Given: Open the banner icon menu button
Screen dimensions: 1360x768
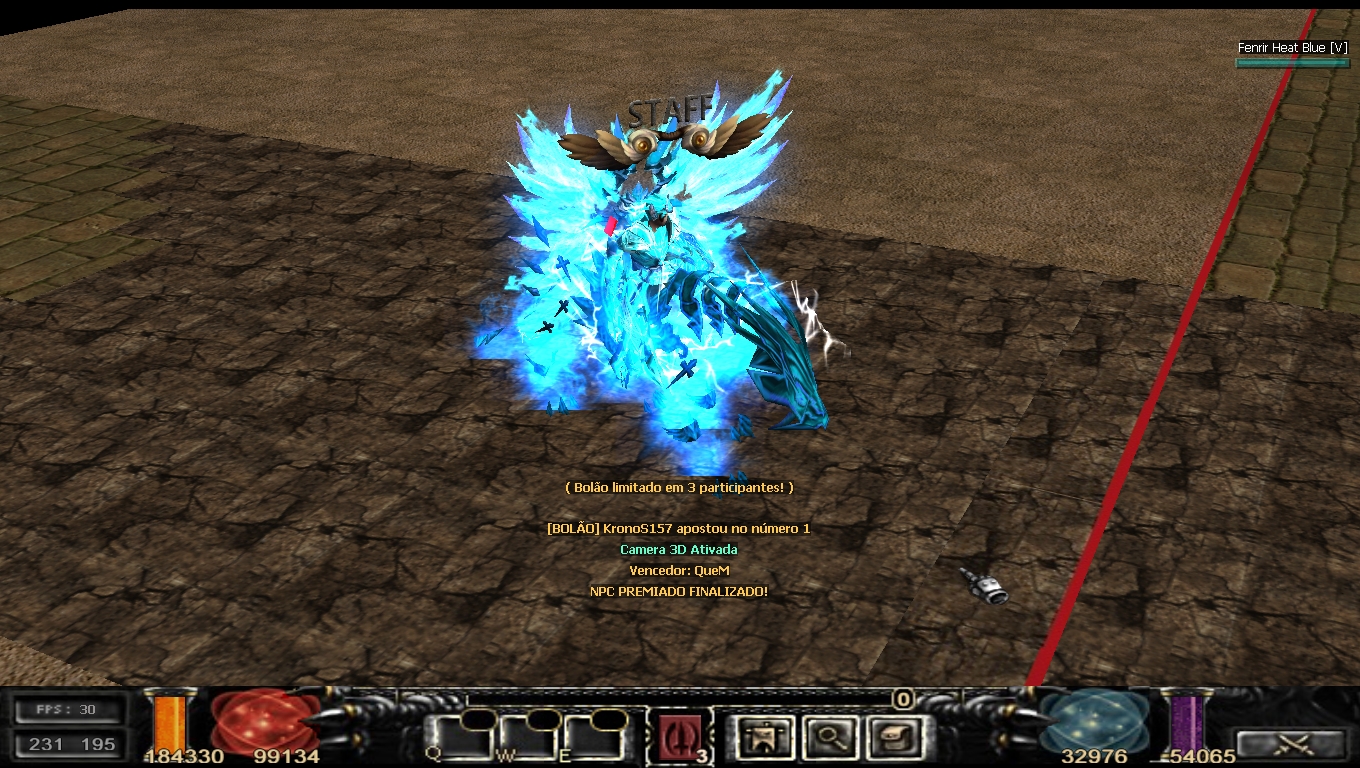Looking at the screenshot, I should pos(765,738).
